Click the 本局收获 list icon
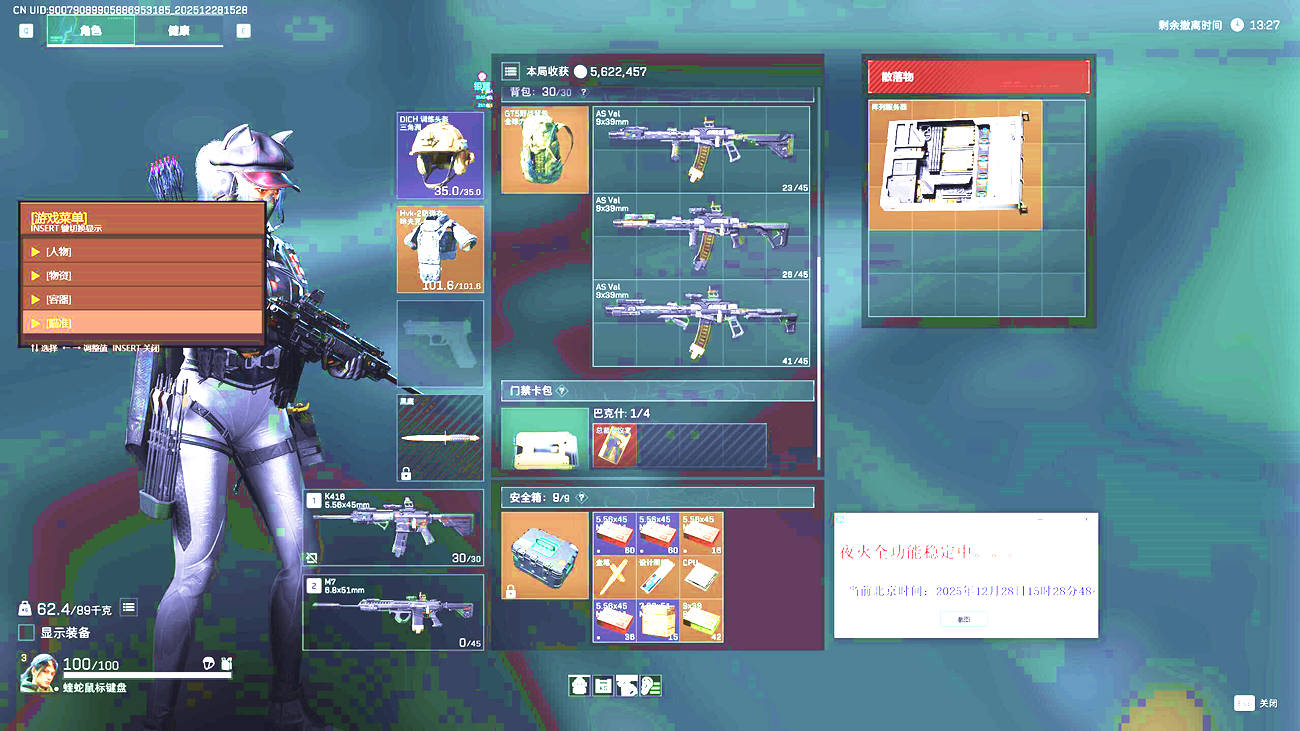The width and height of the screenshot is (1300, 731). click(x=510, y=72)
